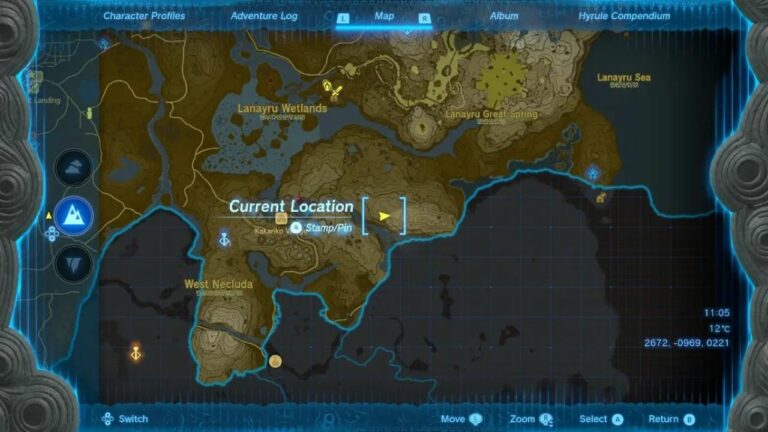
Task: Select the blue marker south of Lanayru Sea
Action: tap(593, 174)
